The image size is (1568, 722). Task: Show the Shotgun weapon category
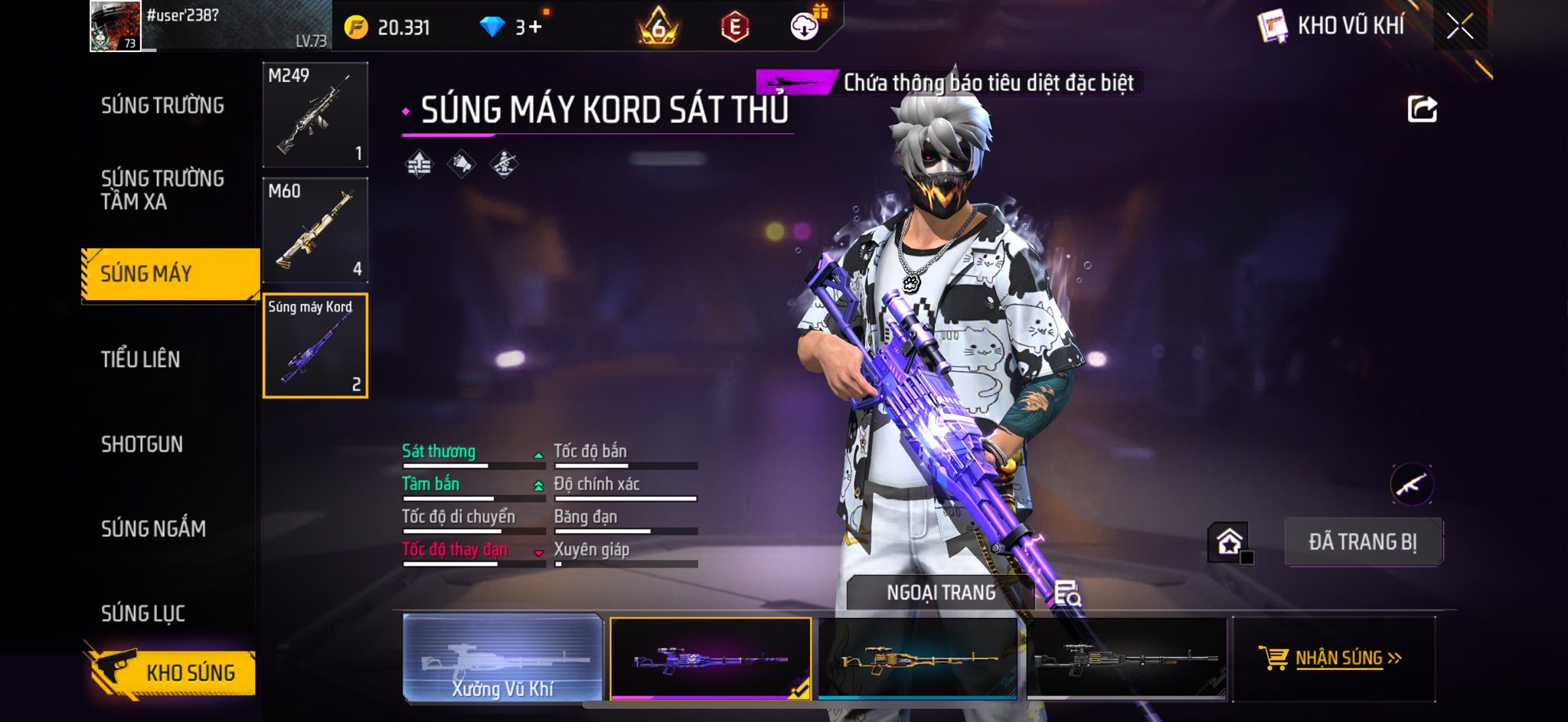[142, 444]
